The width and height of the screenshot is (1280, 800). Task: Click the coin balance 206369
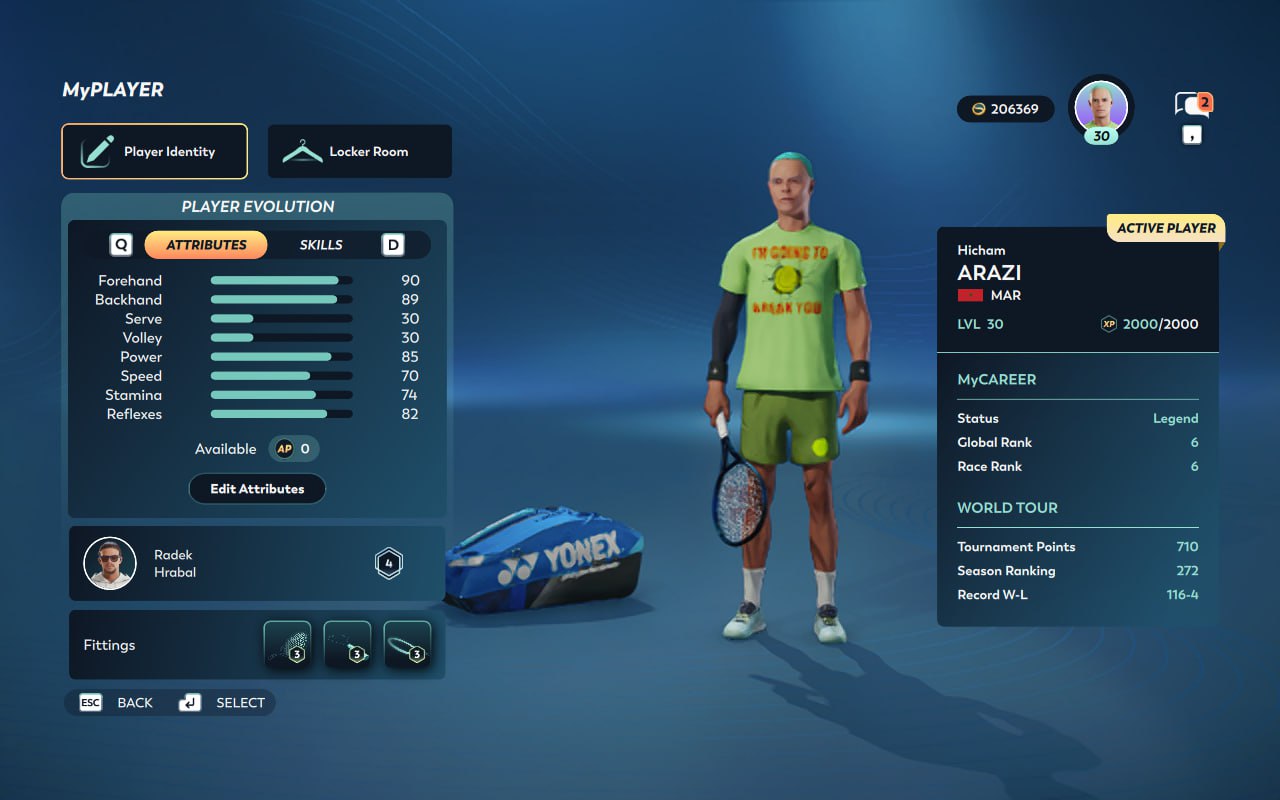[1005, 109]
